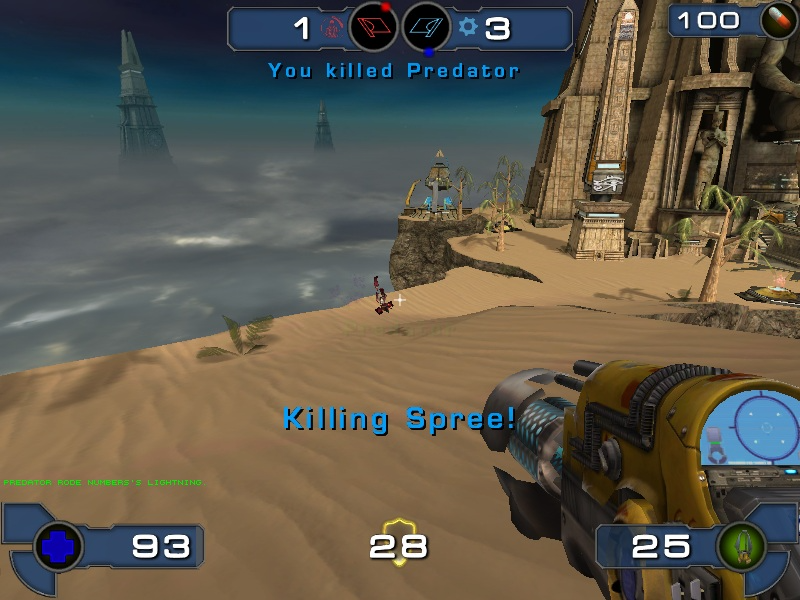The width and height of the screenshot is (800, 600).
Task: Click the yellow shield armor icon
Action: point(399,543)
